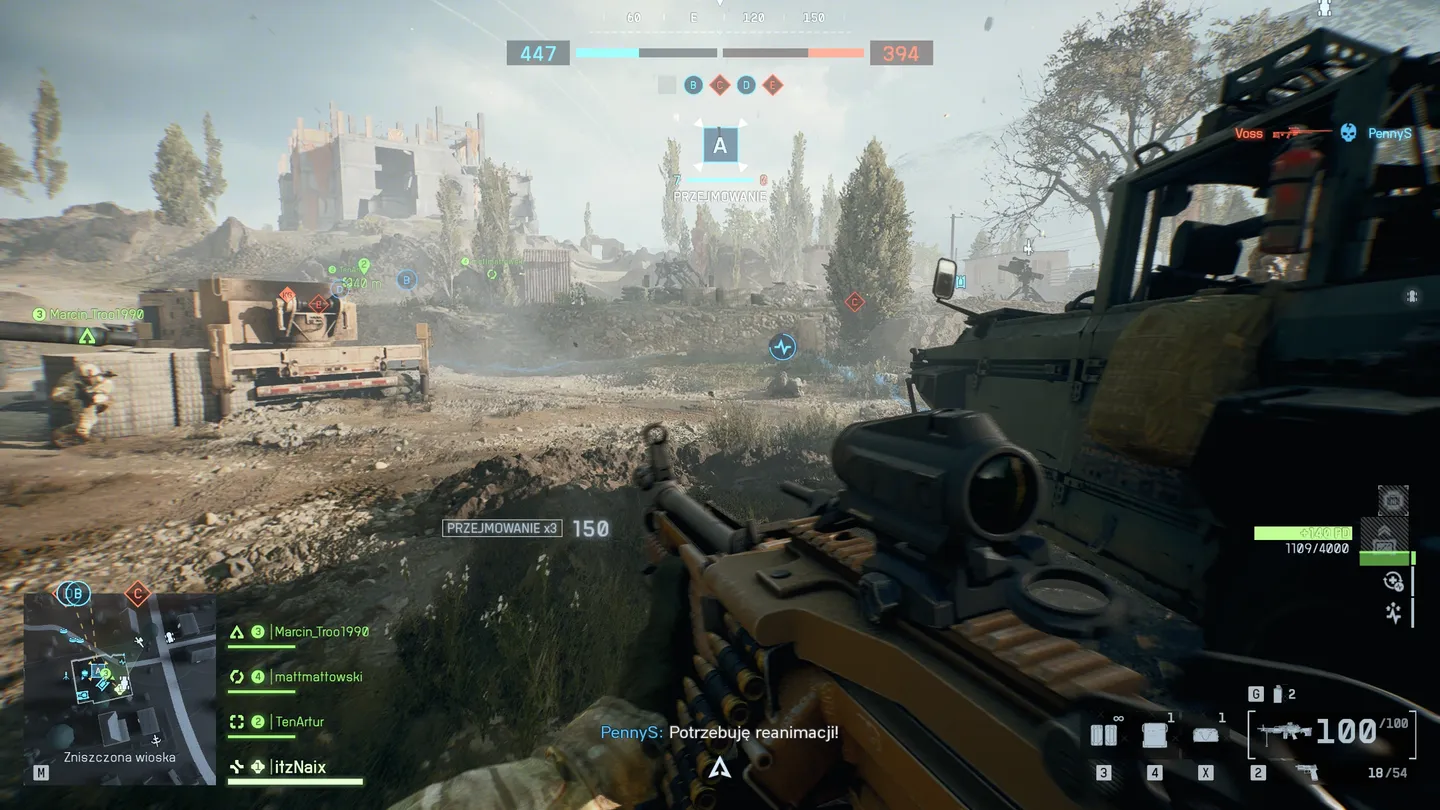Select the ammo pouch gadget slot
Viewport: 1440px width, 810px height.
click(1103, 735)
